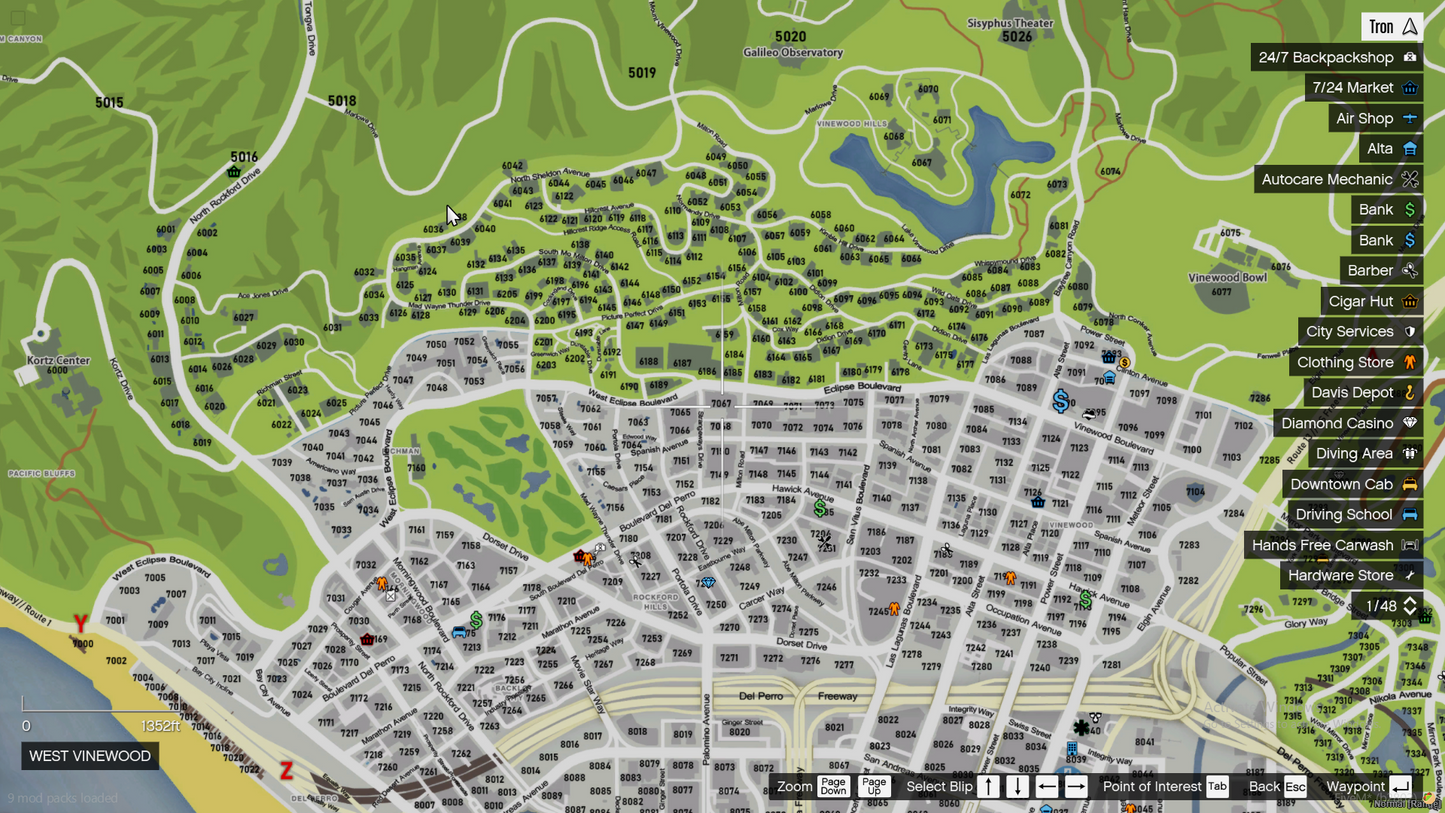Select Diving Area in the blip list
The image size is (1445, 813).
point(1365,454)
